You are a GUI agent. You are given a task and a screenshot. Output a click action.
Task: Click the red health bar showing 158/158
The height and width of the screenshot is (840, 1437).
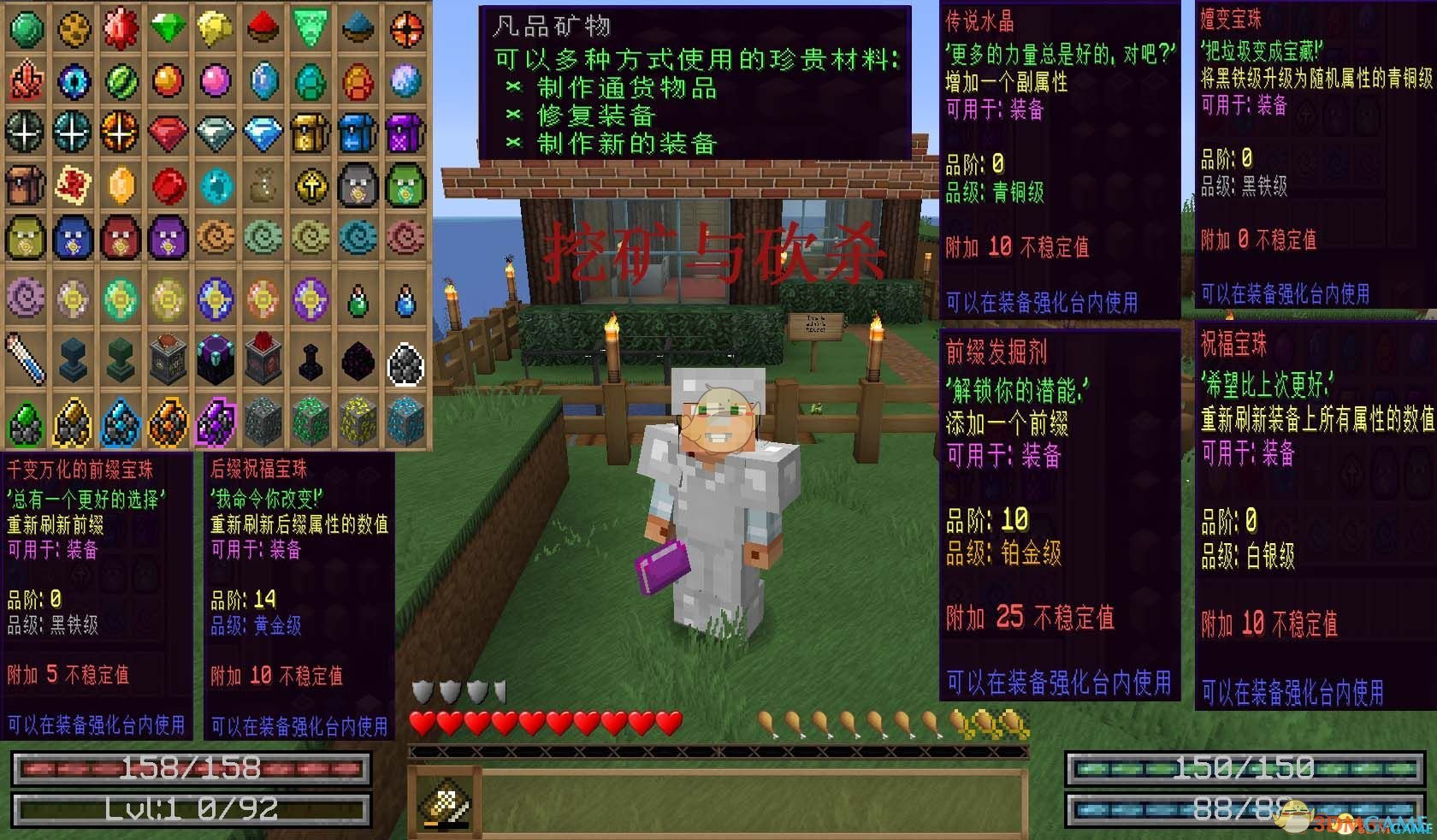pyautogui.click(x=188, y=768)
